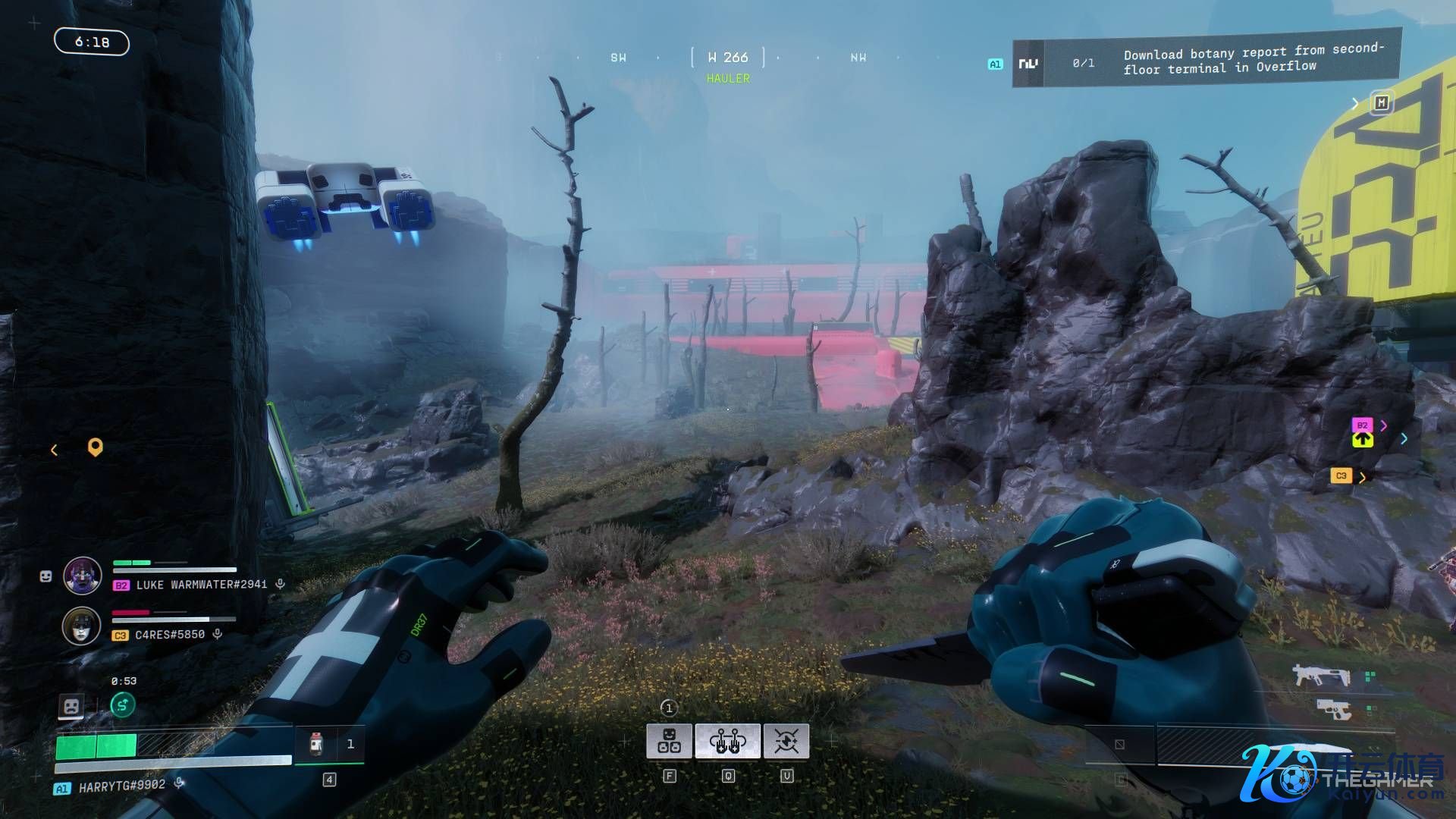Click C4RES teammate portrait
Screen dimensions: 1456x819
pos(81,626)
